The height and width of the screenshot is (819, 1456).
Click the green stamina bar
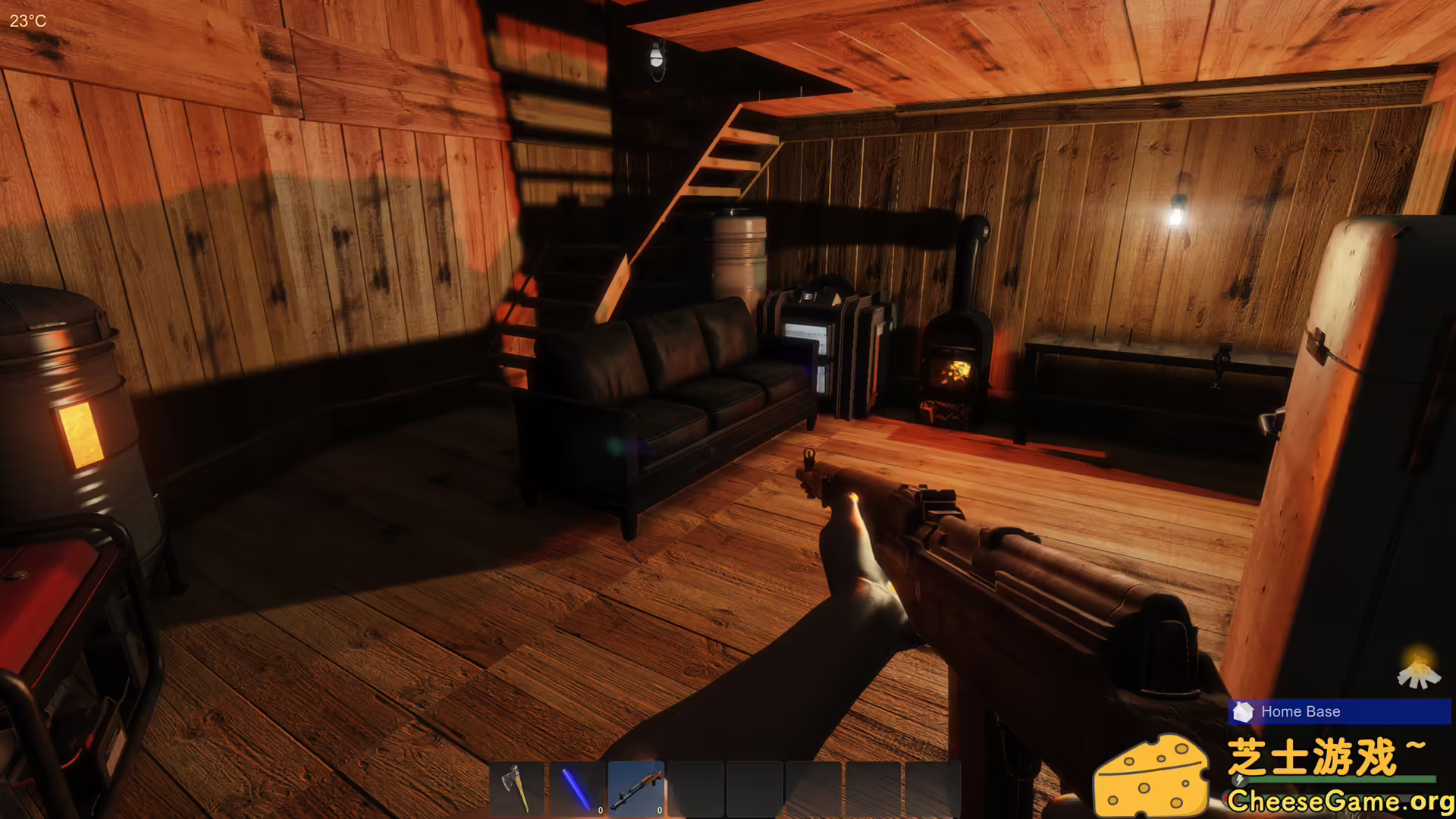click(1343, 780)
